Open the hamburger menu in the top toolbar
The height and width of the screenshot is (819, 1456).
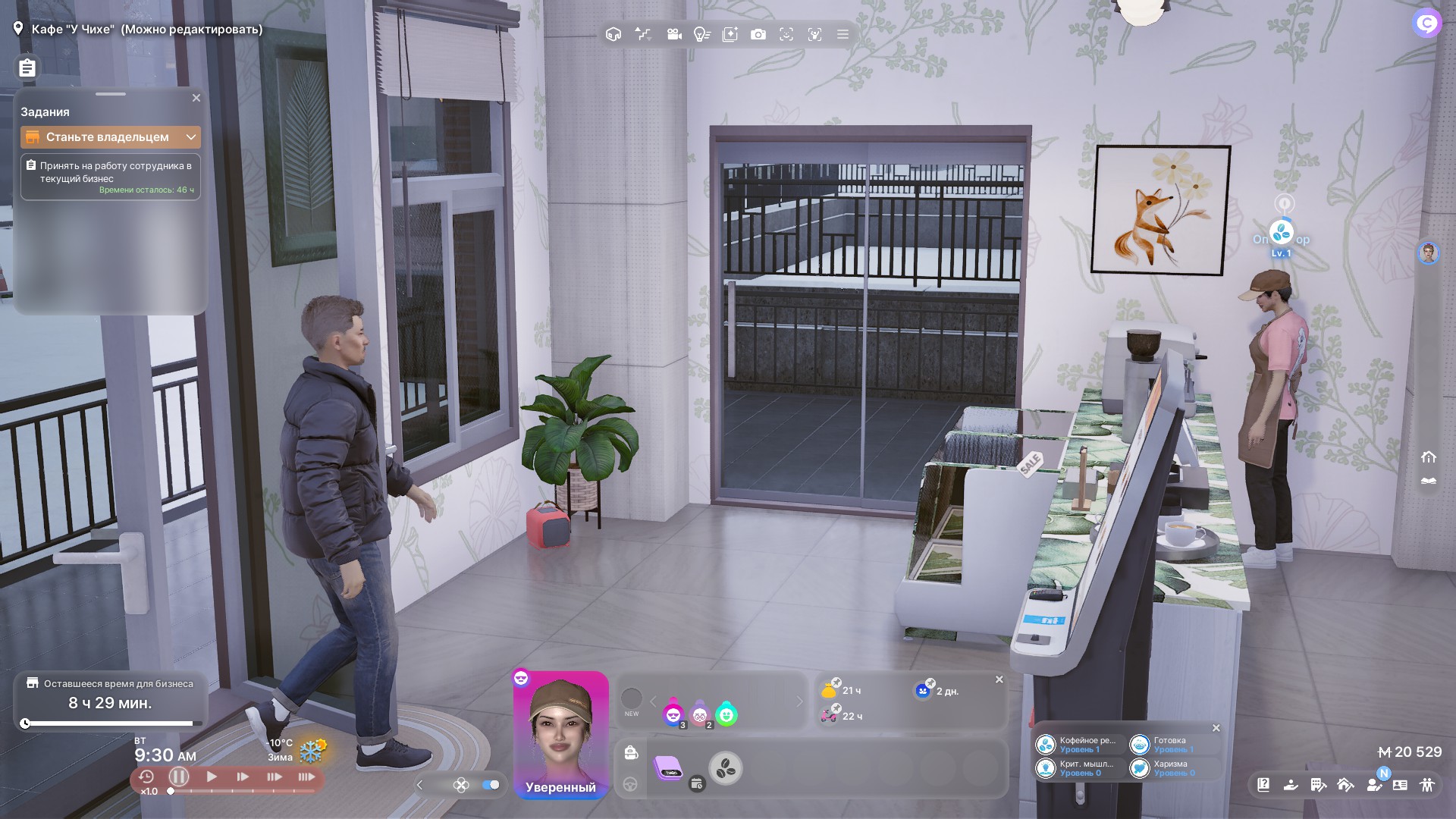click(x=843, y=34)
